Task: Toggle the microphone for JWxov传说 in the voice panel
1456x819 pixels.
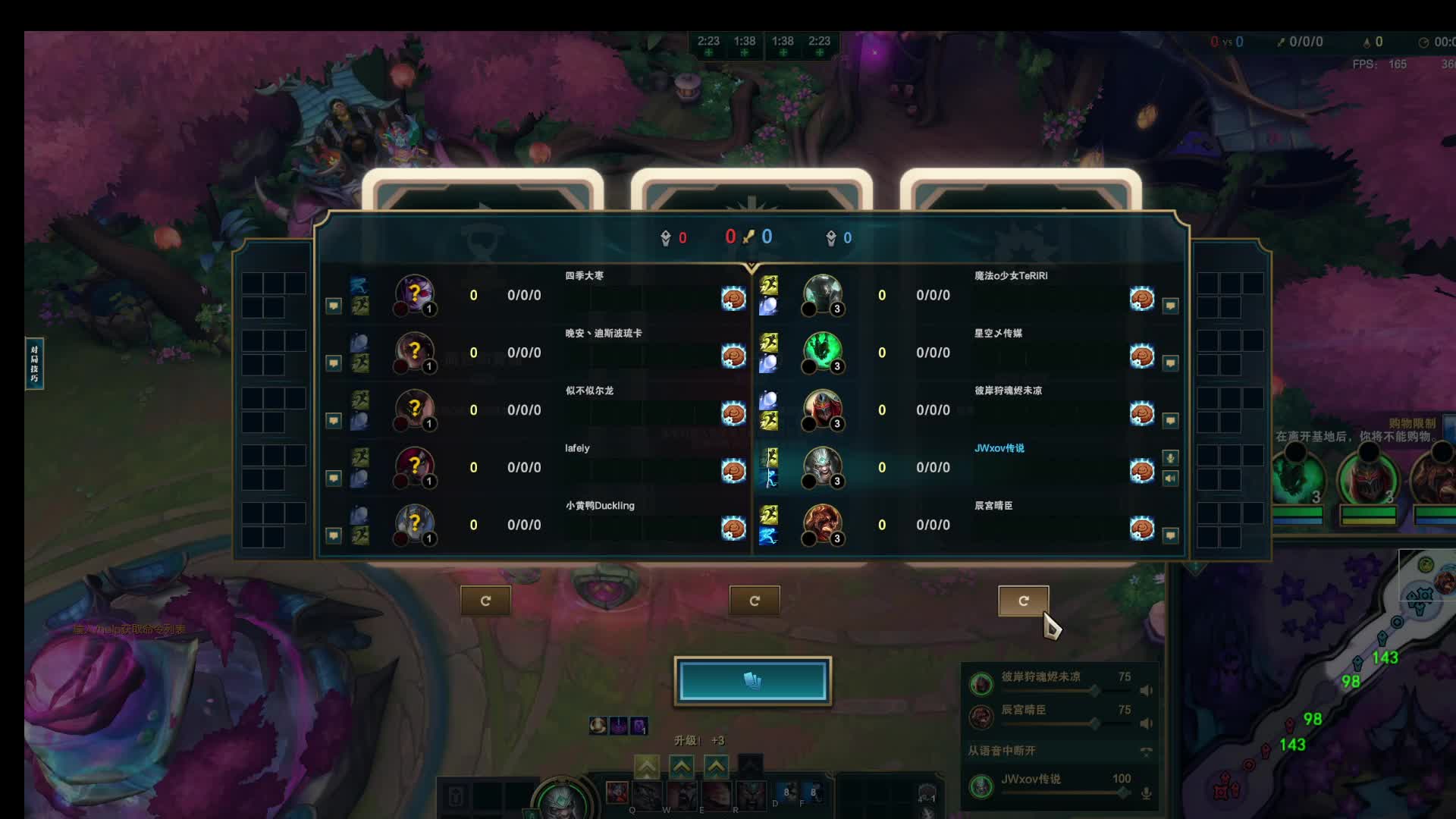Action: 1146,793
